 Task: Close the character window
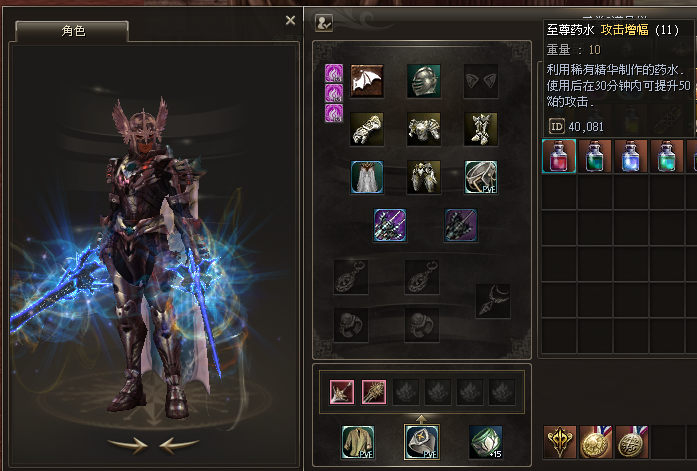coord(291,19)
